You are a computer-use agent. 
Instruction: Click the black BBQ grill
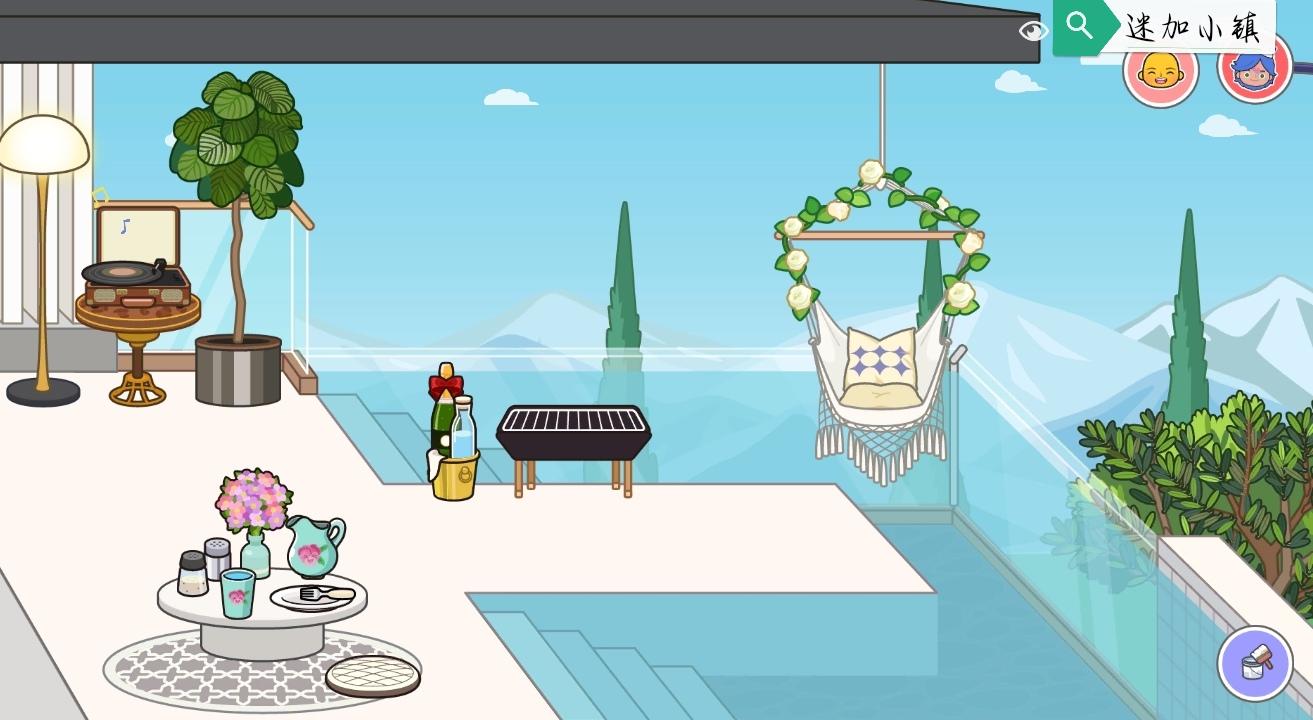click(x=574, y=430)
